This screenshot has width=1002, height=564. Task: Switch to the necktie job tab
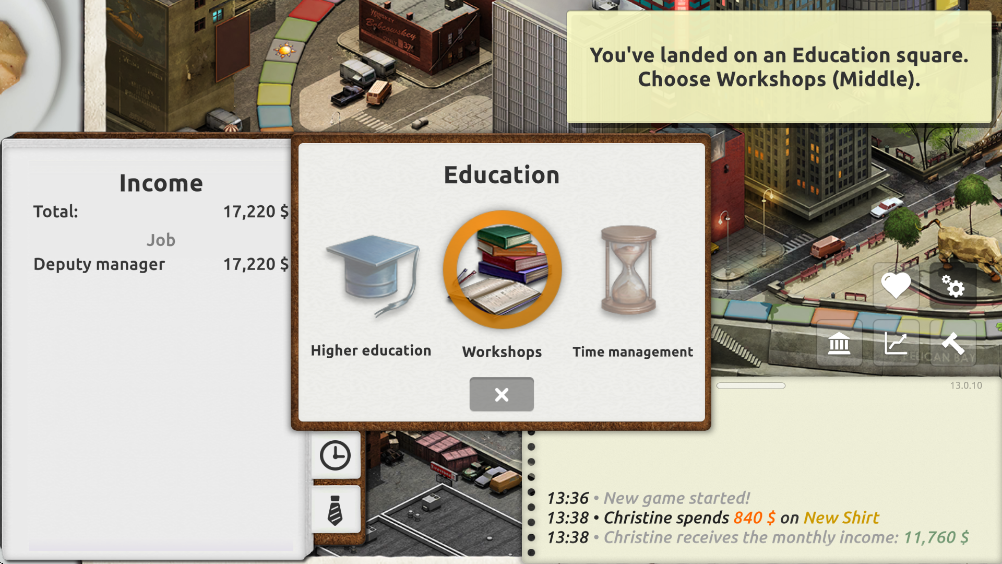coord(335,510)
